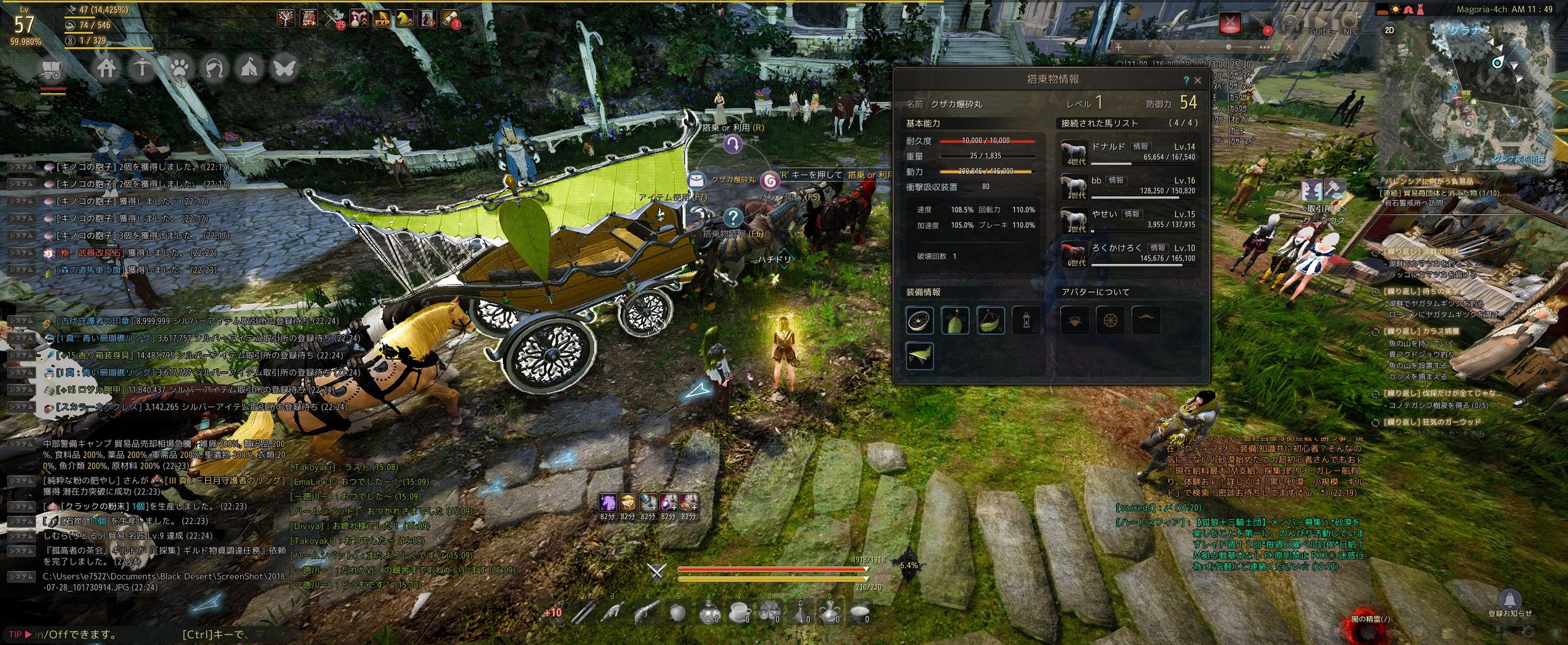The height and width of the screenshot is (645, 1568).
Task: Open the NPC finder button
Action: tap(1351, 26)
